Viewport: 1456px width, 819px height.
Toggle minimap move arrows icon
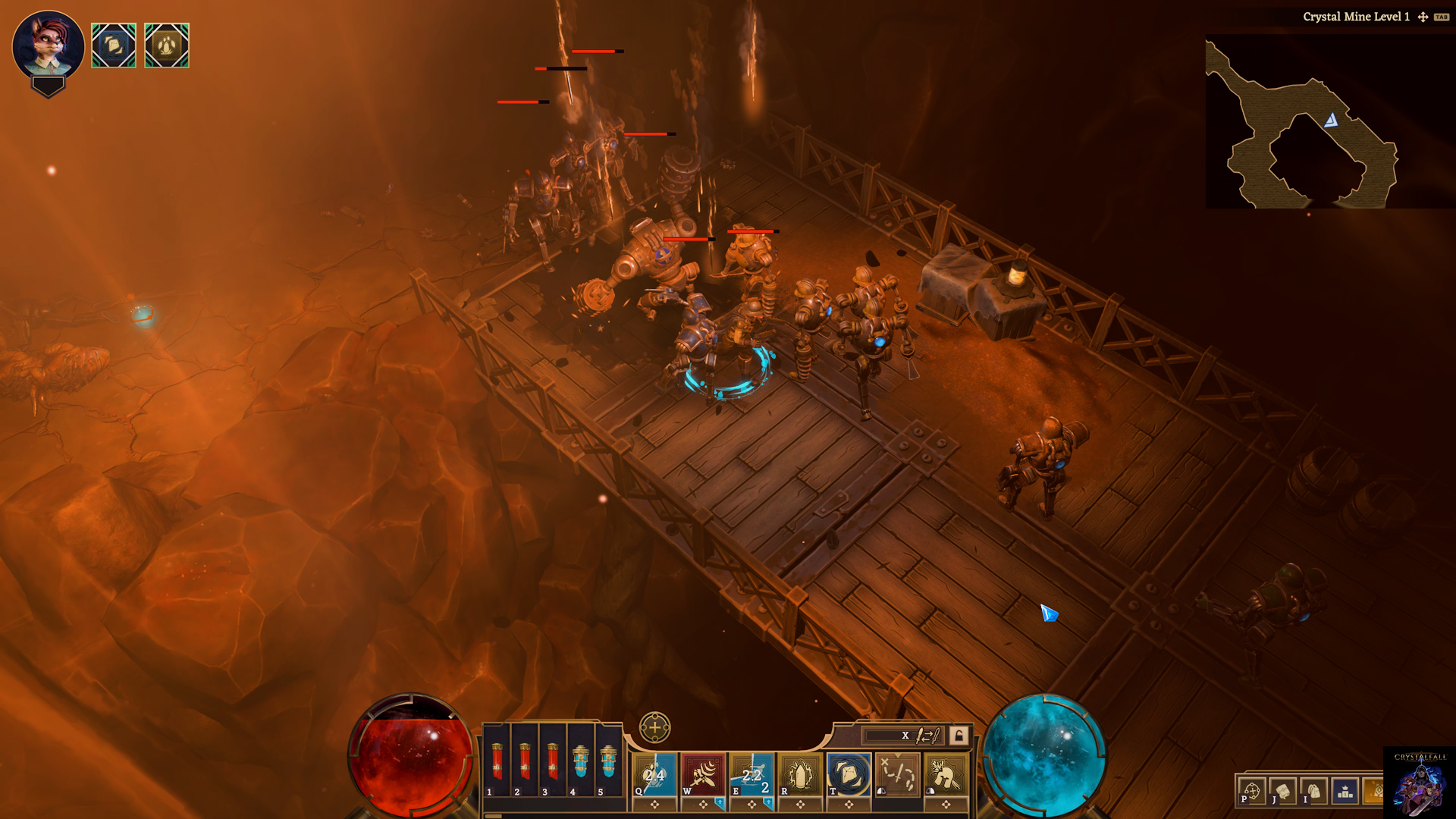click(1423, 17)
